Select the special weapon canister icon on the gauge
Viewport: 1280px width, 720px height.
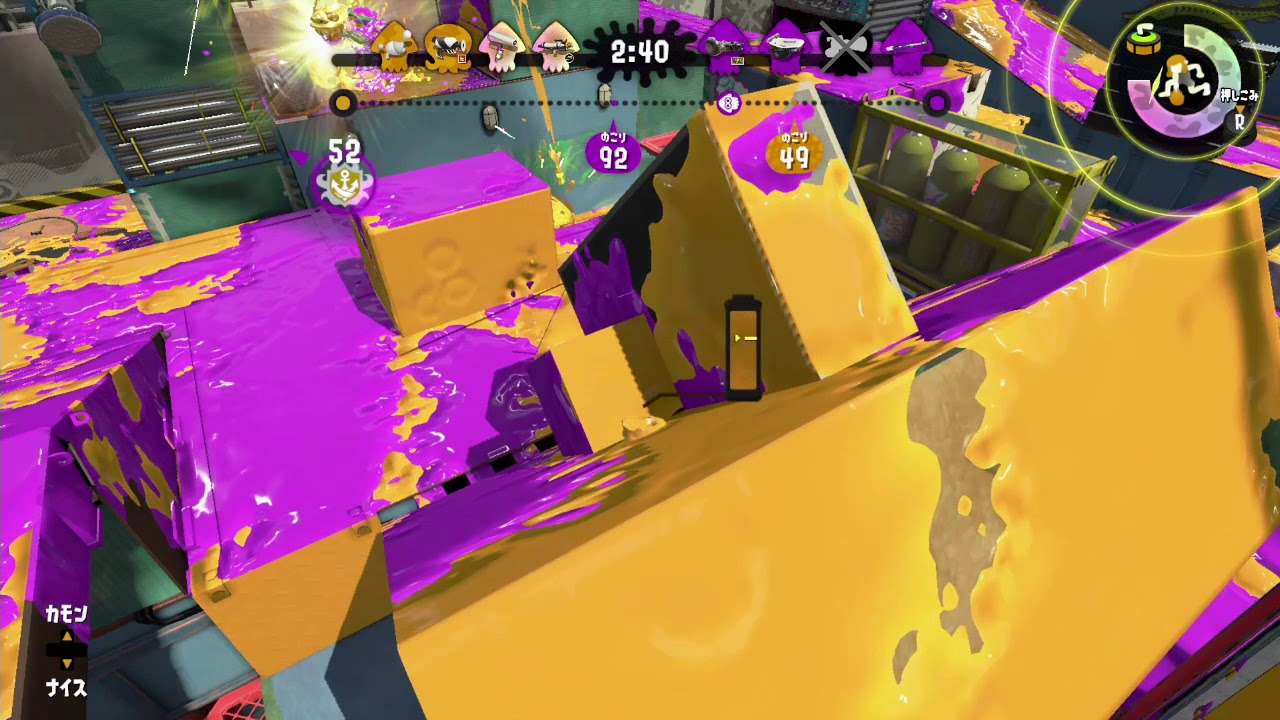point(1144,42)
